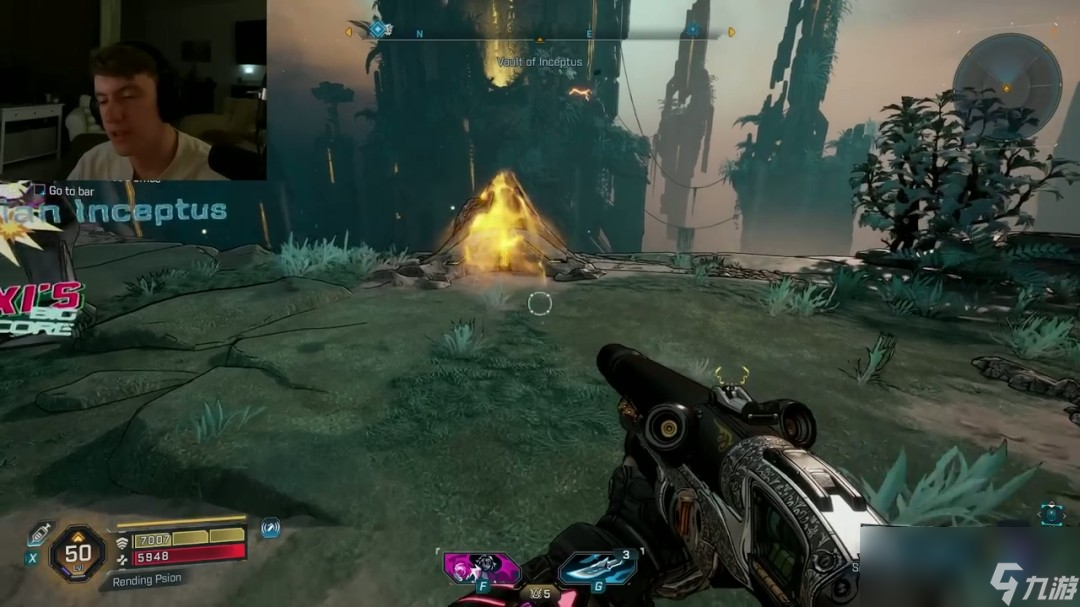Click the compass bar heading strip

(x=540, y=33)
